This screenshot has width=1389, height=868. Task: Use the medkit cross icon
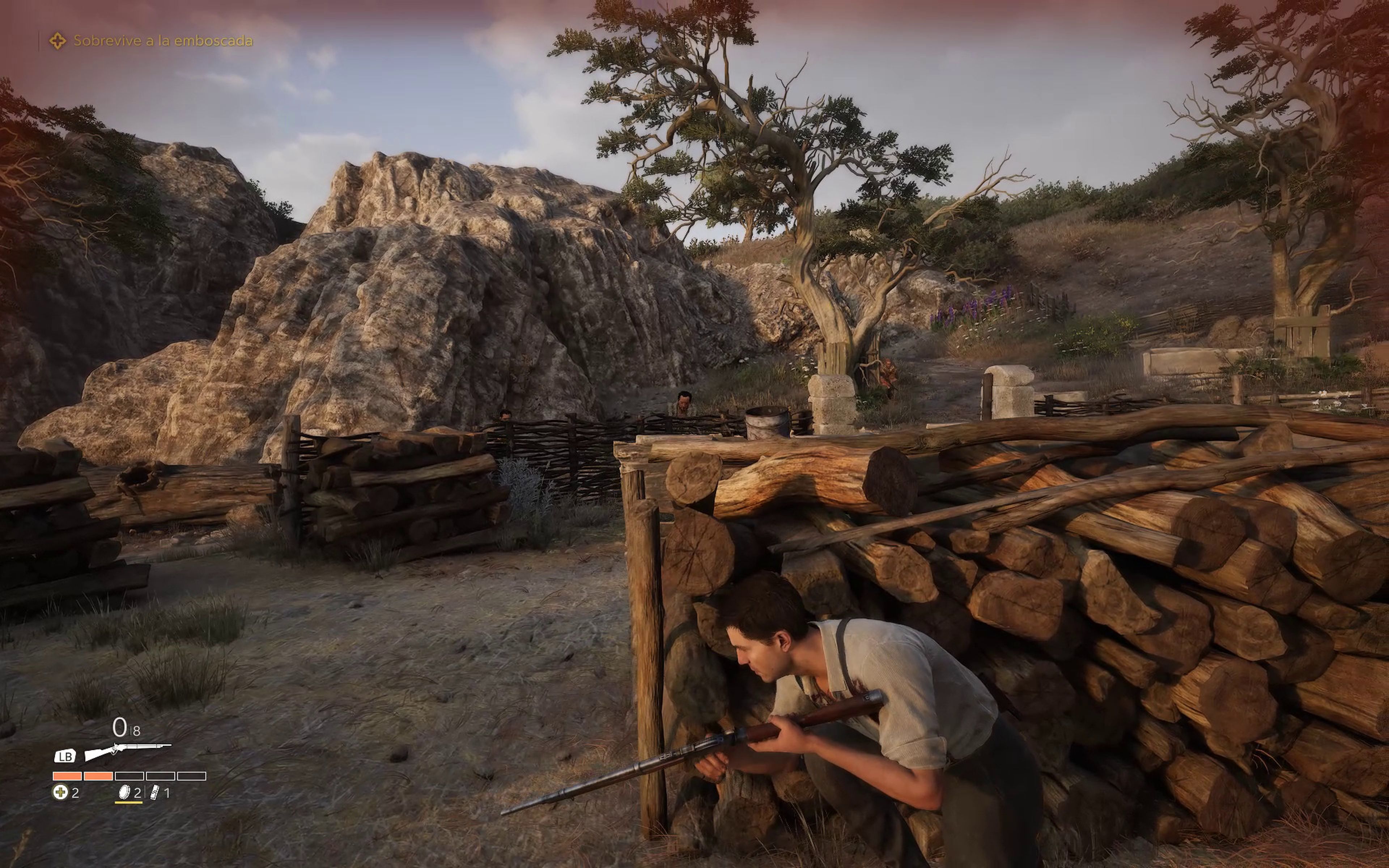60,793
